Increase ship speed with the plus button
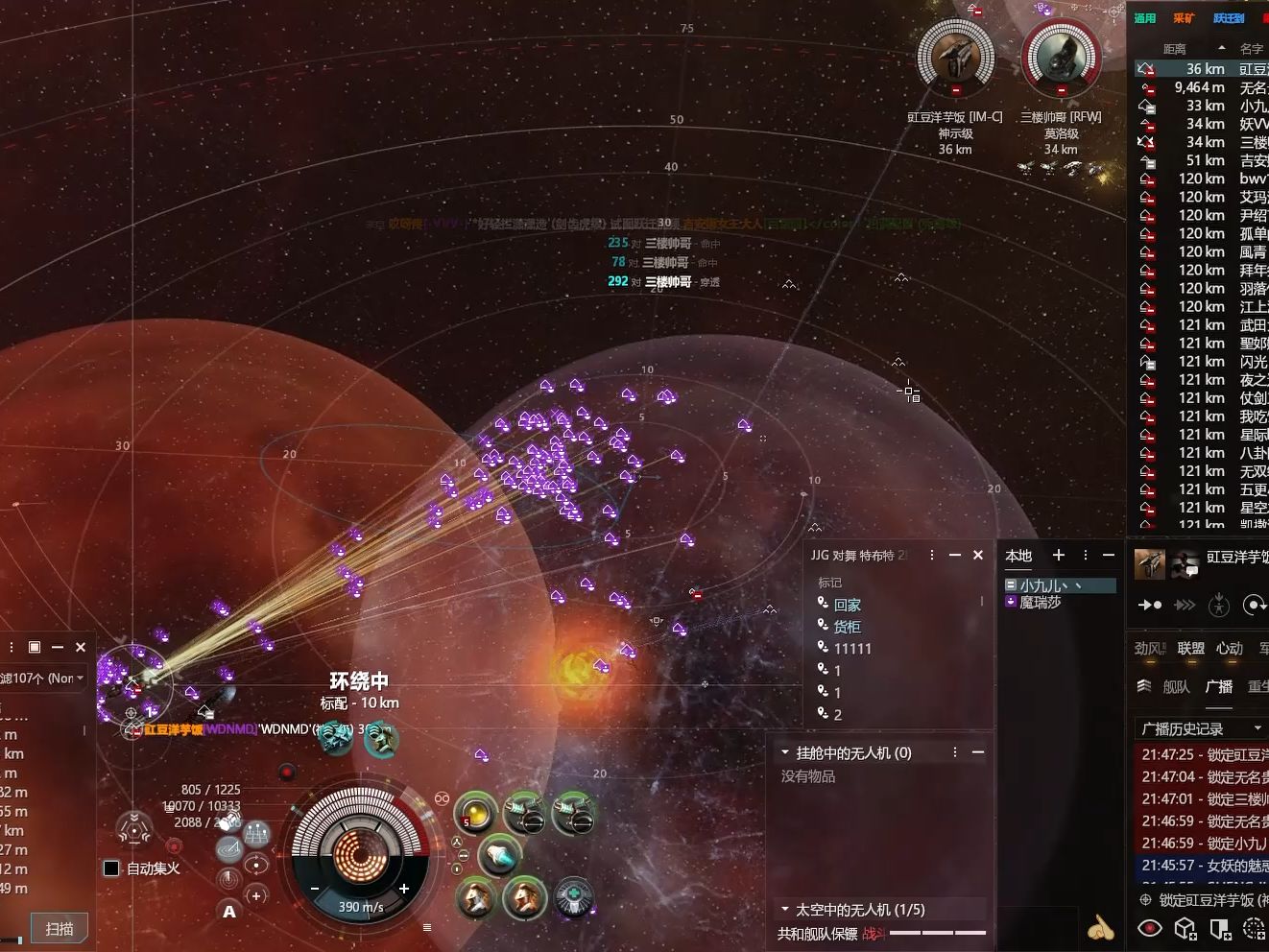This screenshot has height=952, width=1269. click(x=404, y=889)
